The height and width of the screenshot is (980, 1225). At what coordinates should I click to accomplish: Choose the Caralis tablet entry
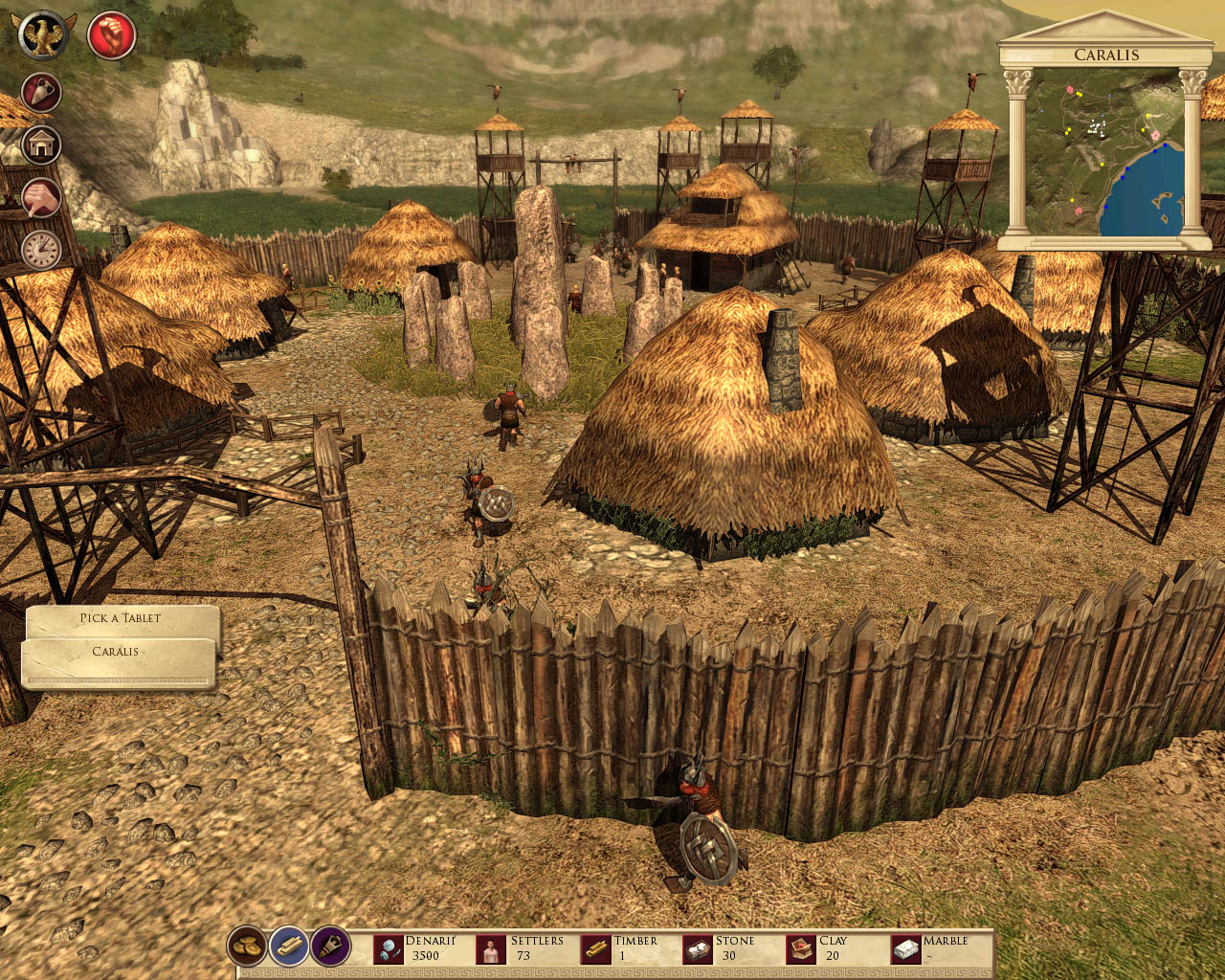[x=117, y=652]
